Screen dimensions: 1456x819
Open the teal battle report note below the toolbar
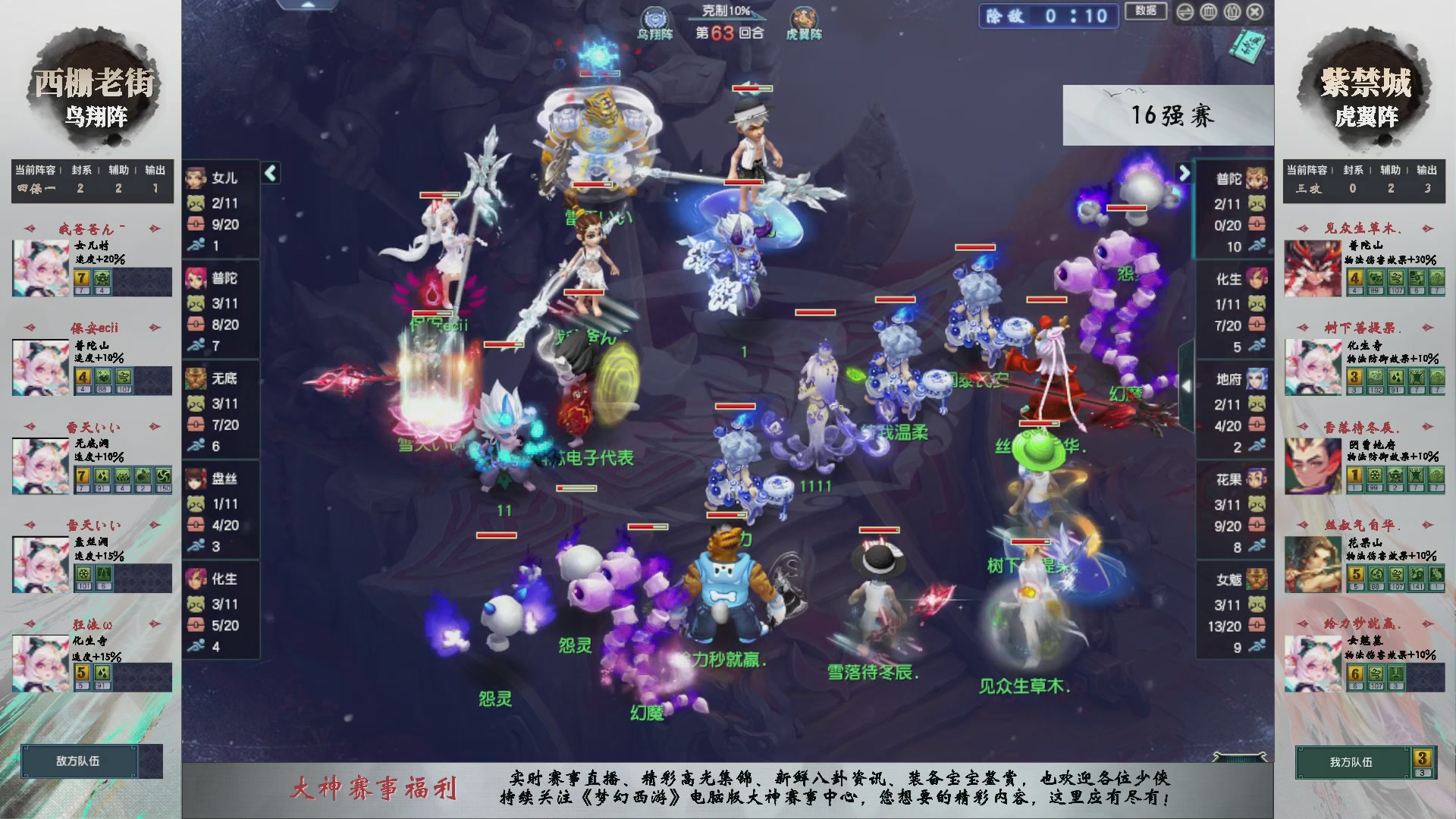tap(1248, 45)
